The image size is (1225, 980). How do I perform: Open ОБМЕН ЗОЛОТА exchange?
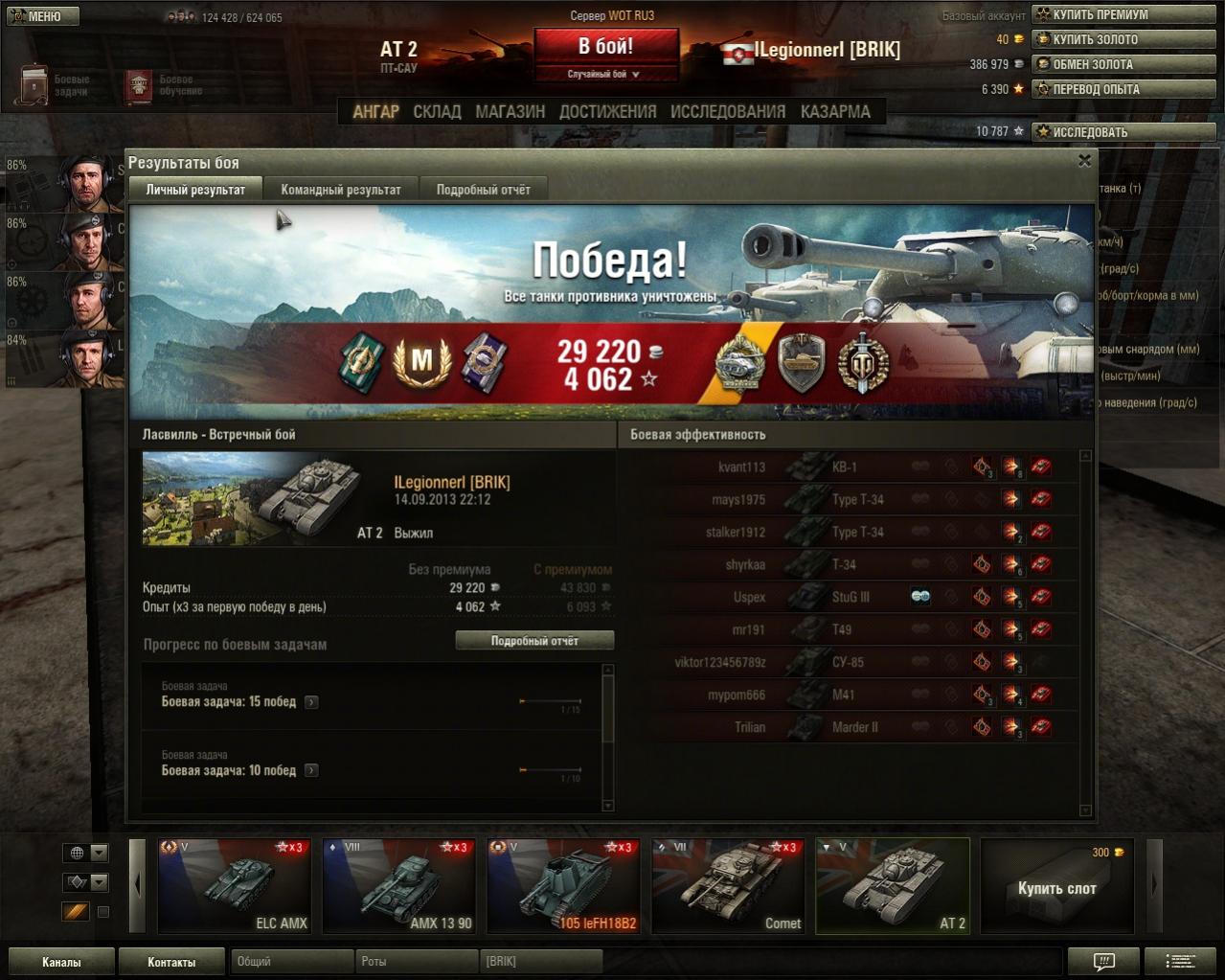[1123, 64]
